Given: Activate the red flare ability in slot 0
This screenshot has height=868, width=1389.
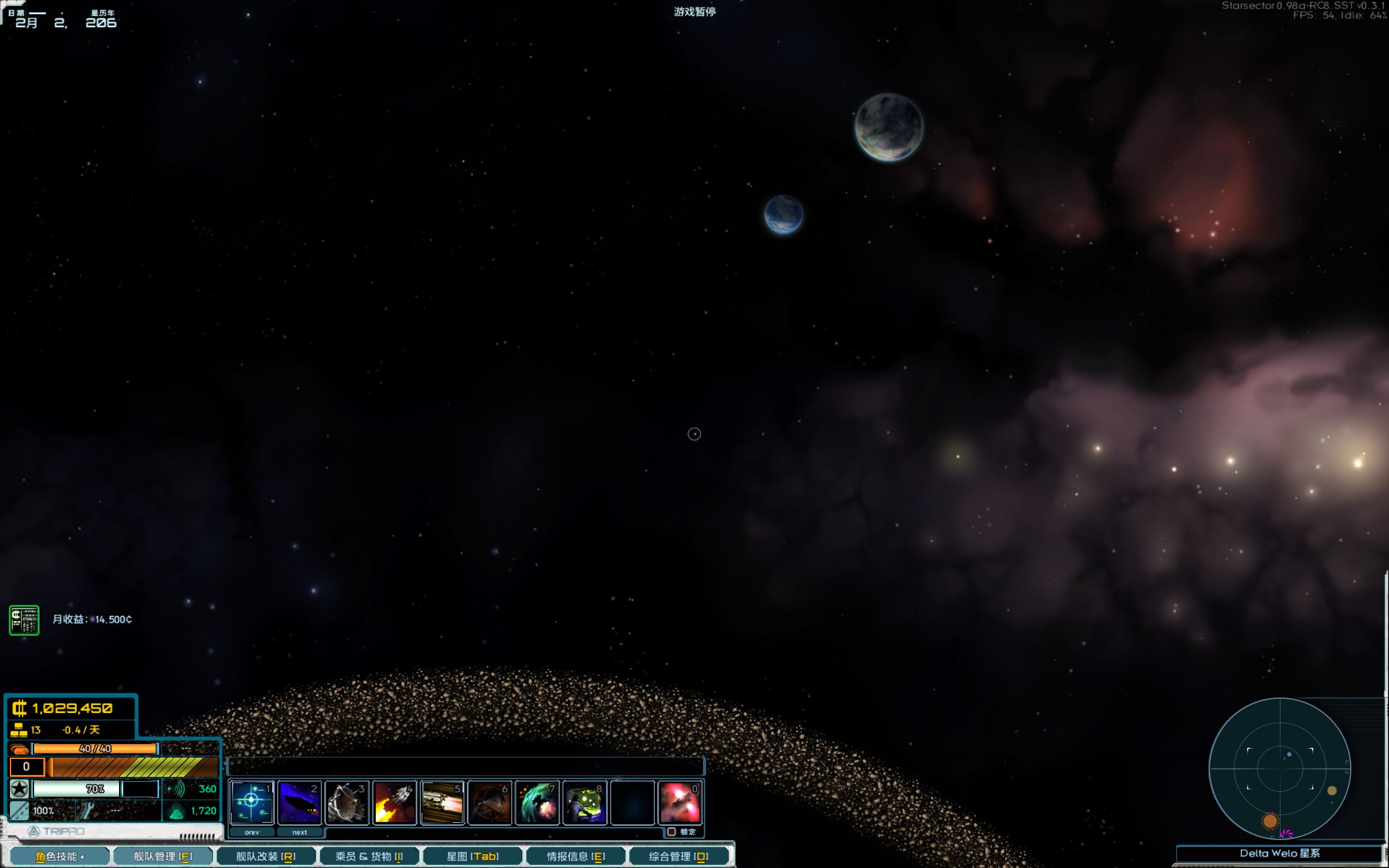Looking at the screenshot, I should [x=680, y=802].
